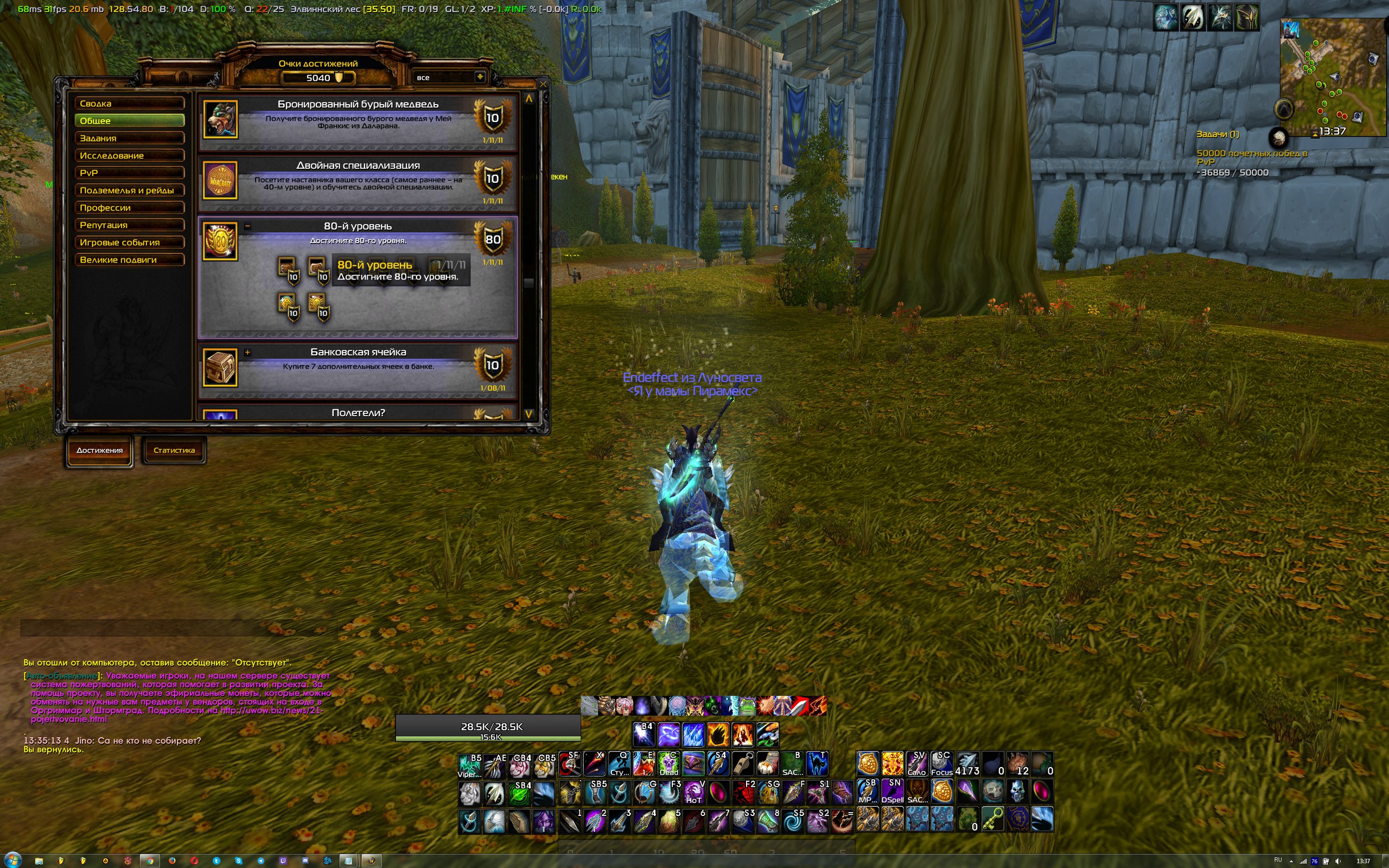Select Игровые события category
Viewport: 1389px width, 868px height.
tap(129, 242)
